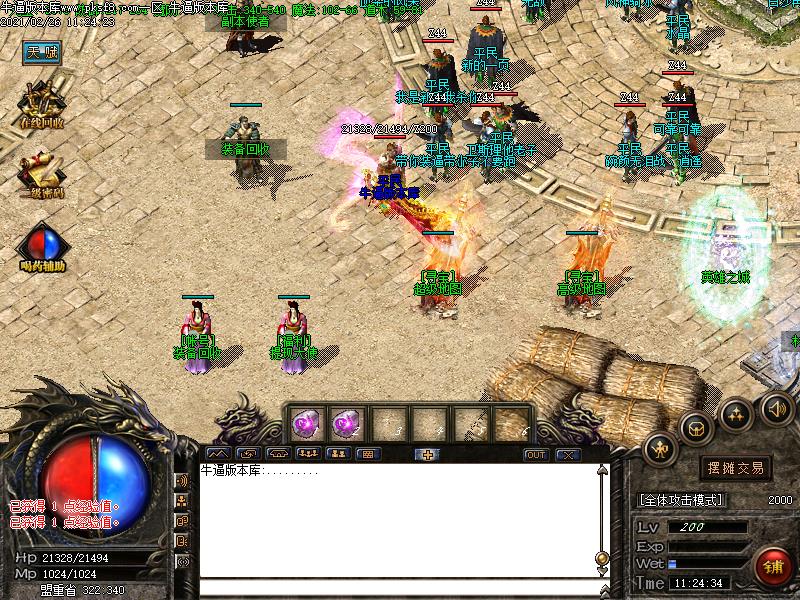Viewport: 800px width, 600px height.
Task: Open the character figure round icon
Action: click(662, 450)
